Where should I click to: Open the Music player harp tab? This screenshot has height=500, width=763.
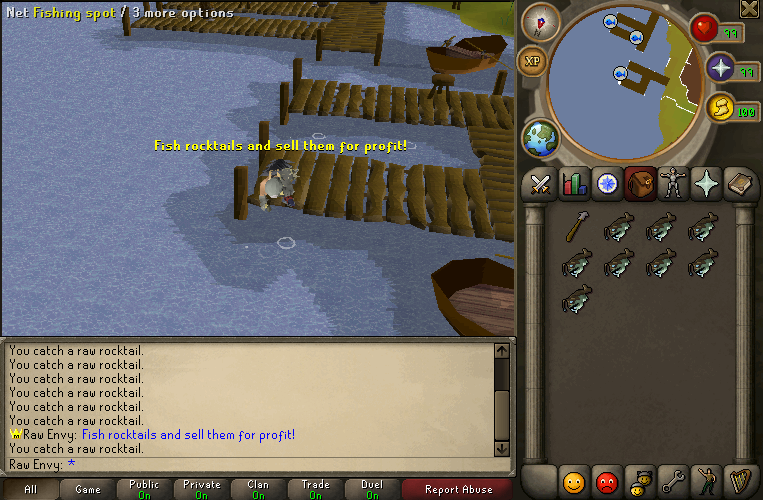tap(739, 482)
